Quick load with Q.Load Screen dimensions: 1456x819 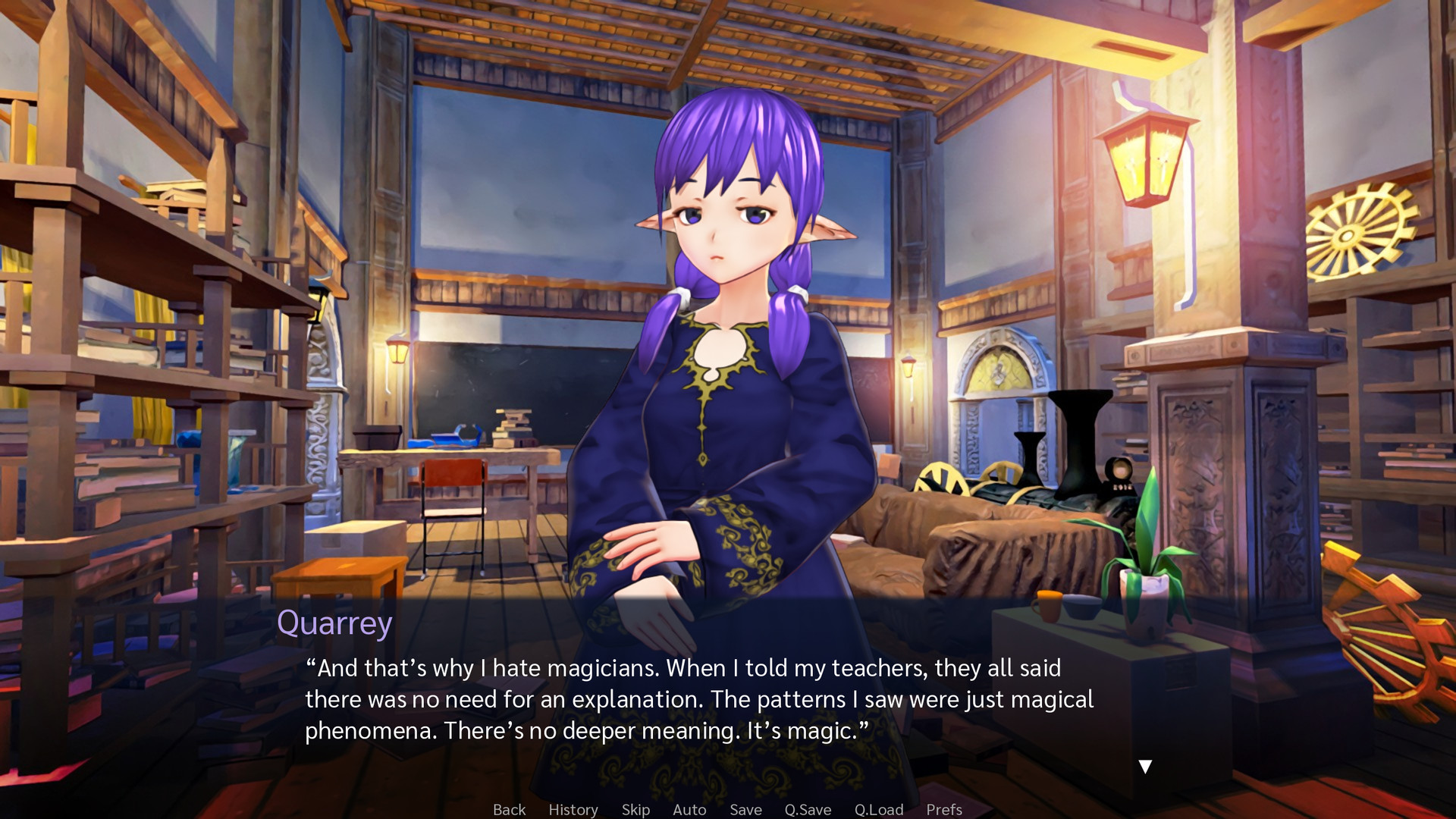(879, 809)
